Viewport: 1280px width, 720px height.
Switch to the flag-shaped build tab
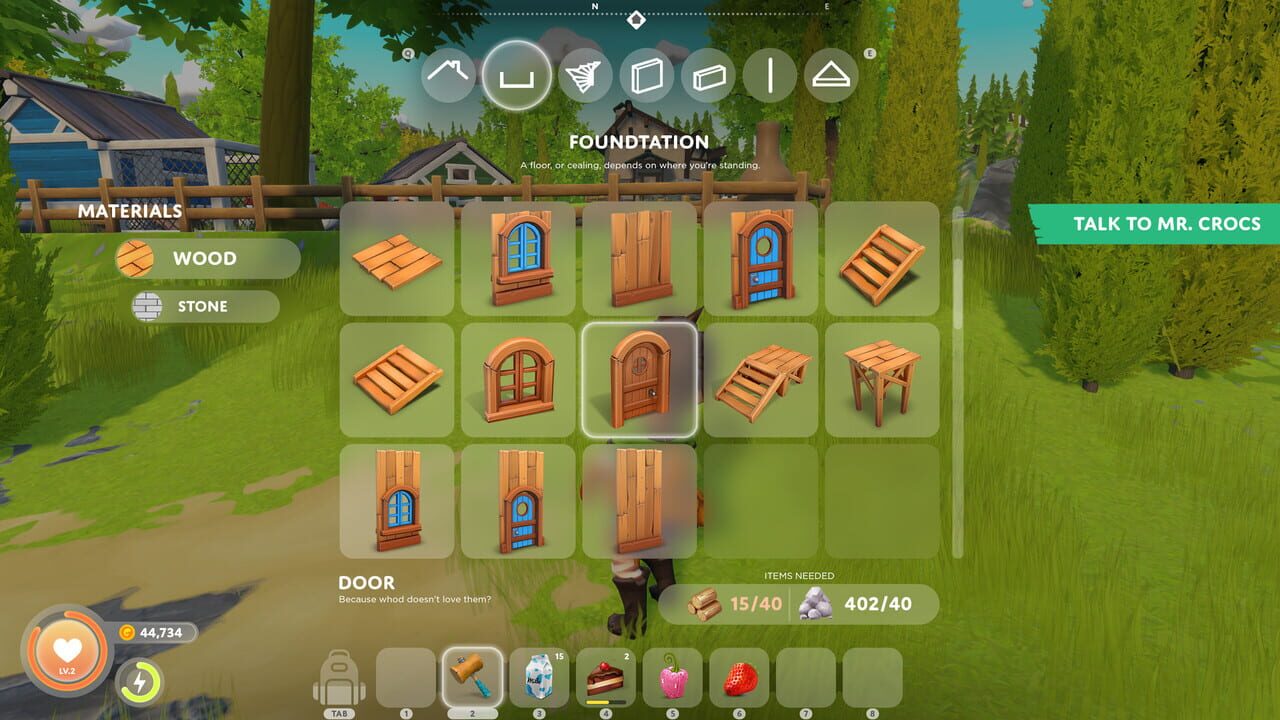pos(588,75)
